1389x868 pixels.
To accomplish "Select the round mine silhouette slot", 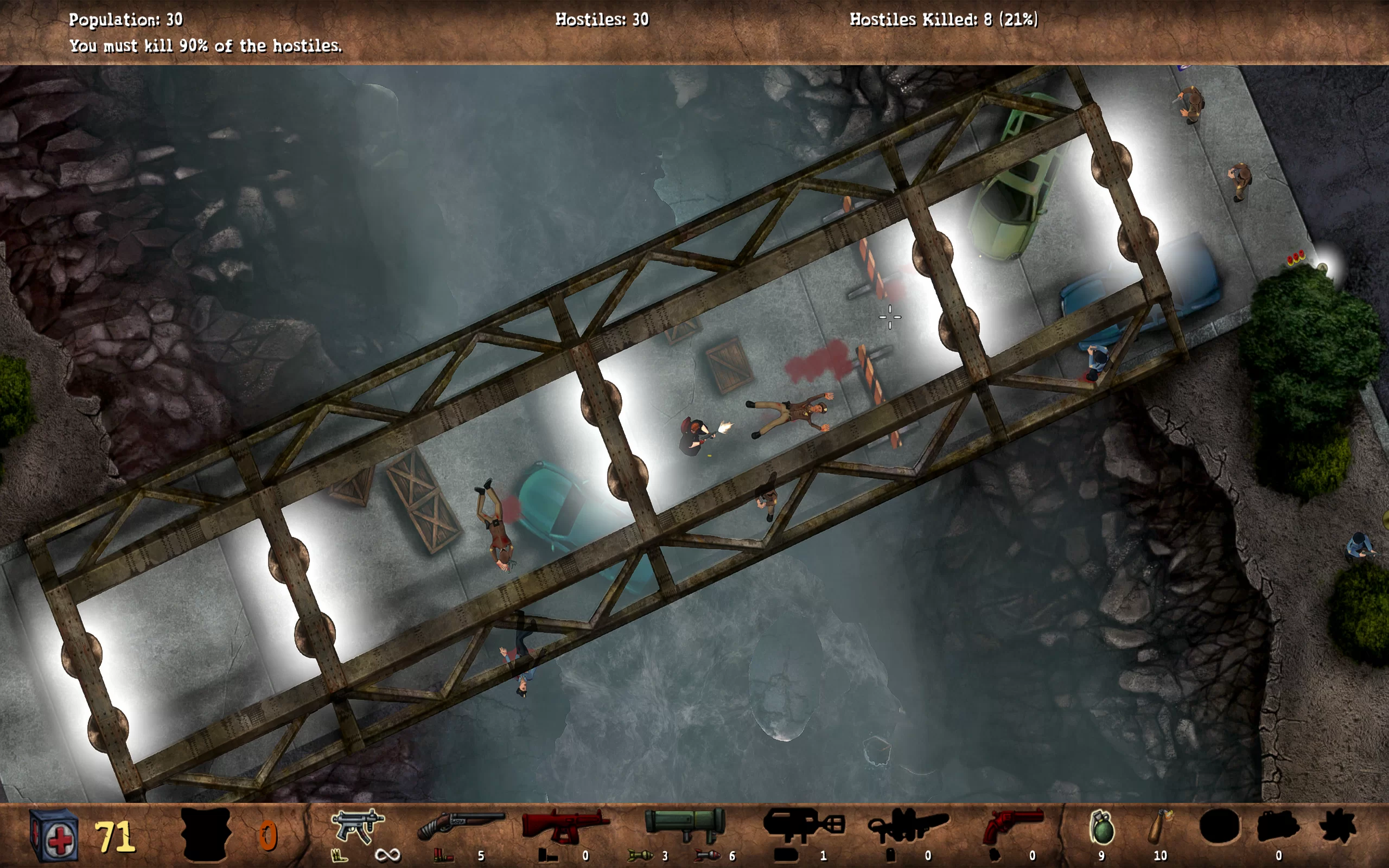I will 1220,827.
